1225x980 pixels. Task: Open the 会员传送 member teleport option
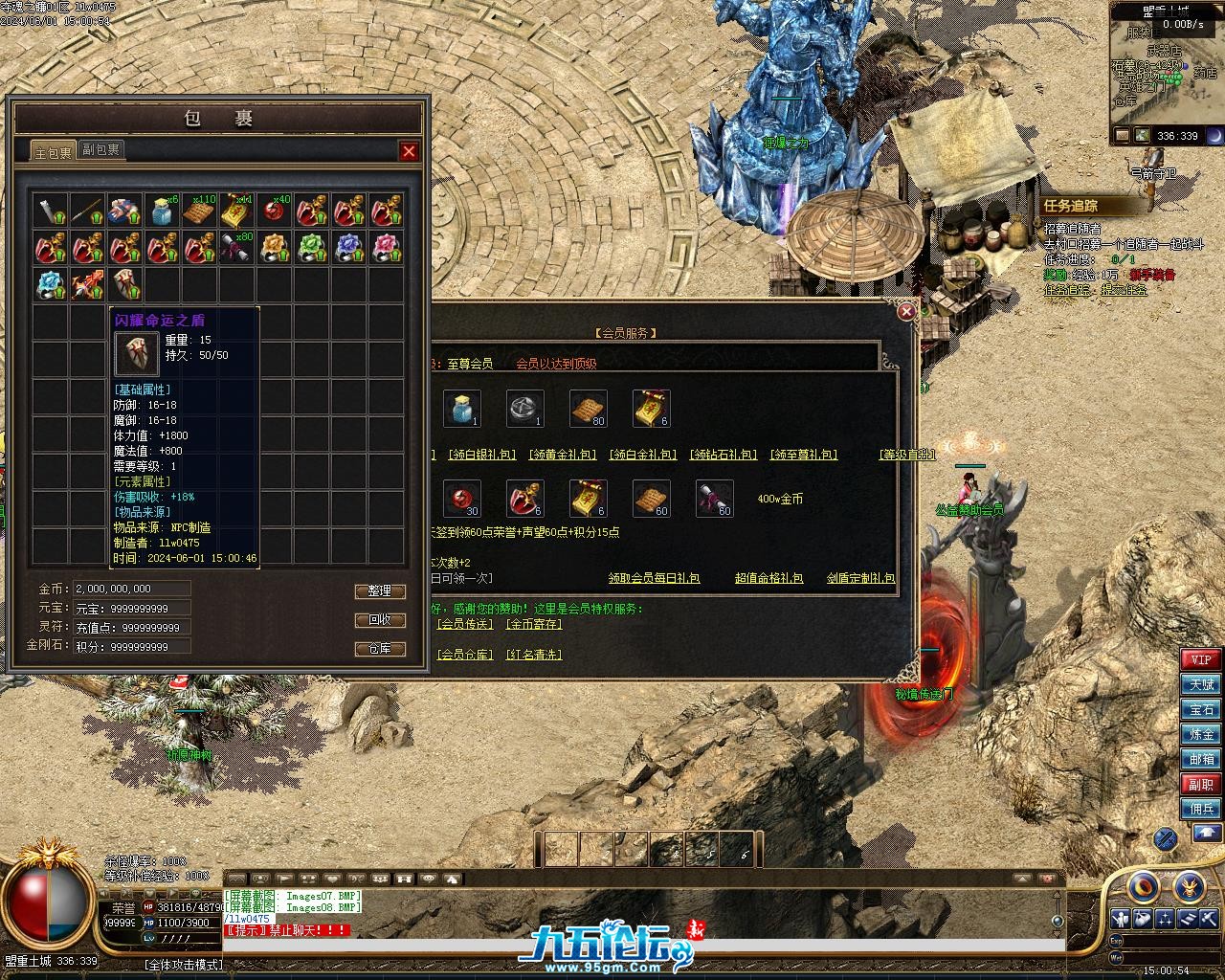(464, 624)
